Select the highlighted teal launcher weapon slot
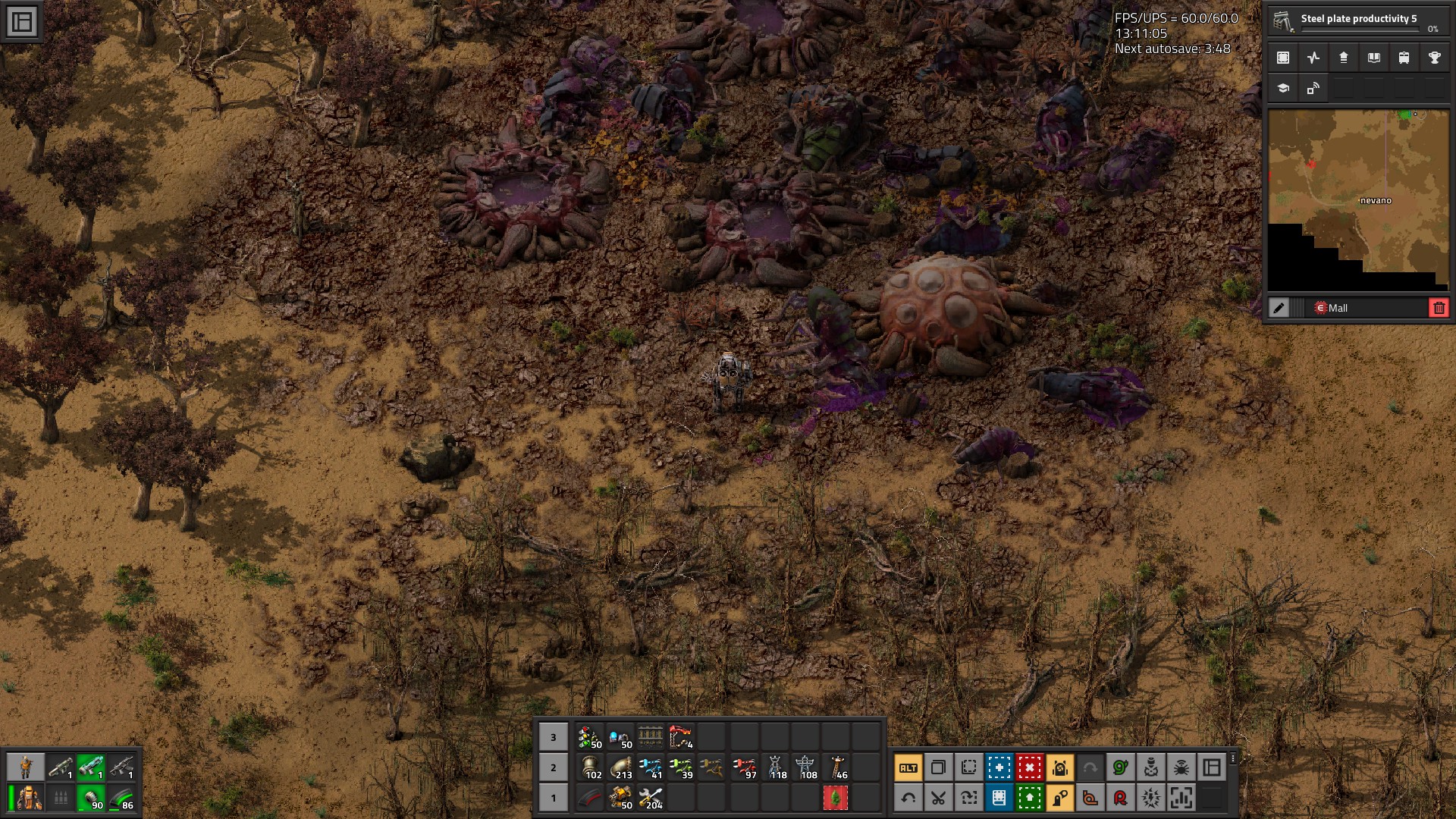Viewport: 1456px width, 819px height. pos(91,767)
